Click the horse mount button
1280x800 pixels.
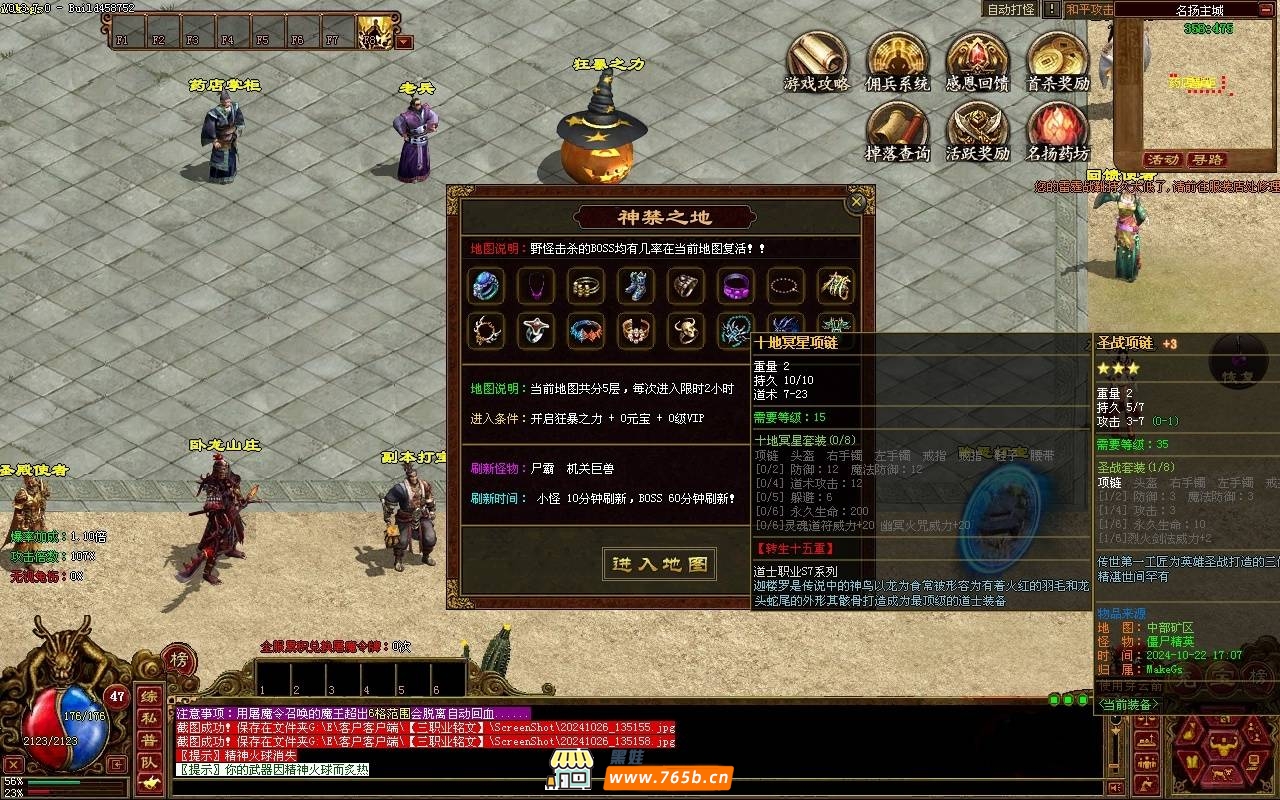[148, 784]
